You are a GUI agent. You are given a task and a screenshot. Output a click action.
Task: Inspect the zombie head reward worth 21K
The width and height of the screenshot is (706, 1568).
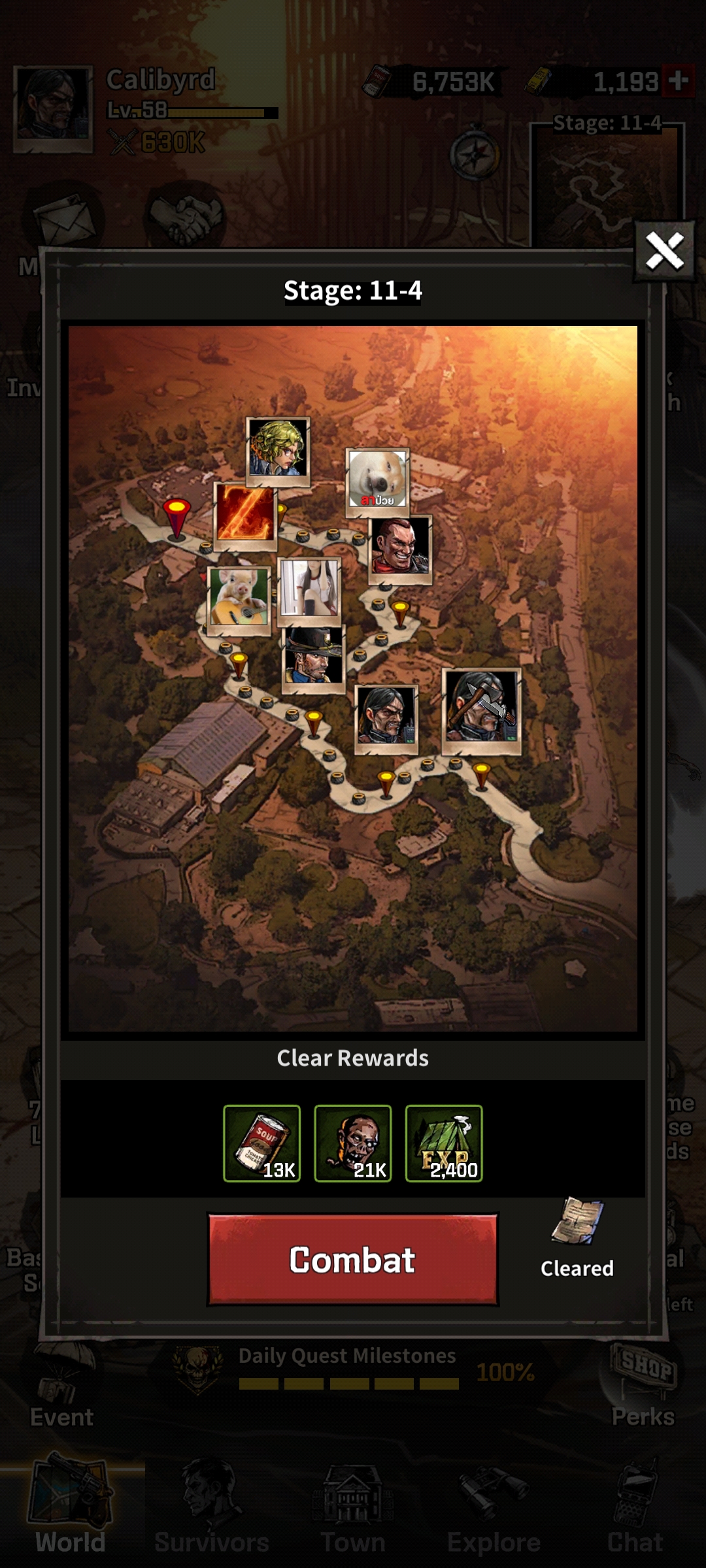353,1143
